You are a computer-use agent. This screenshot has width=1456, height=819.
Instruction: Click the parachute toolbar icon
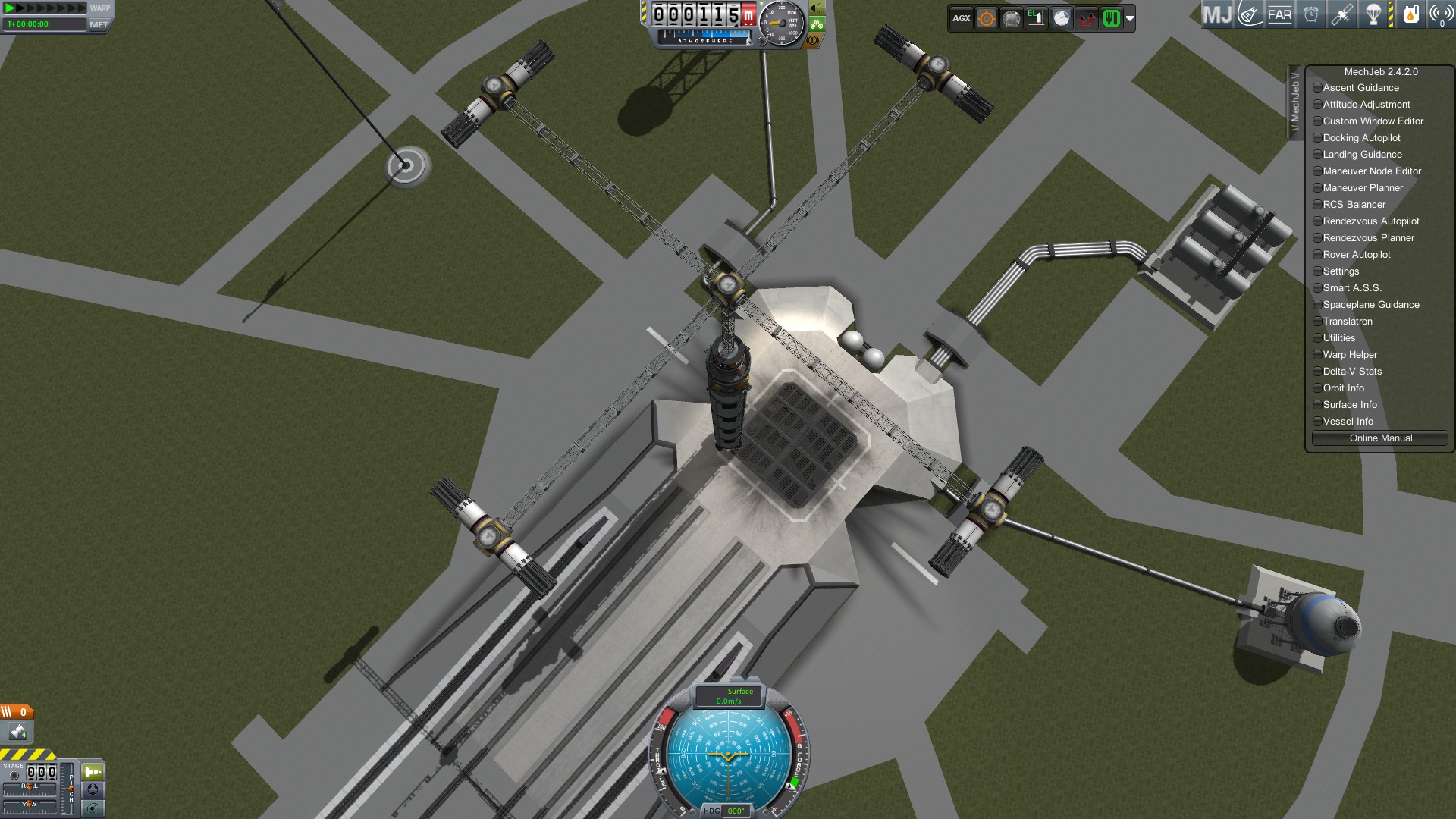1373,14
